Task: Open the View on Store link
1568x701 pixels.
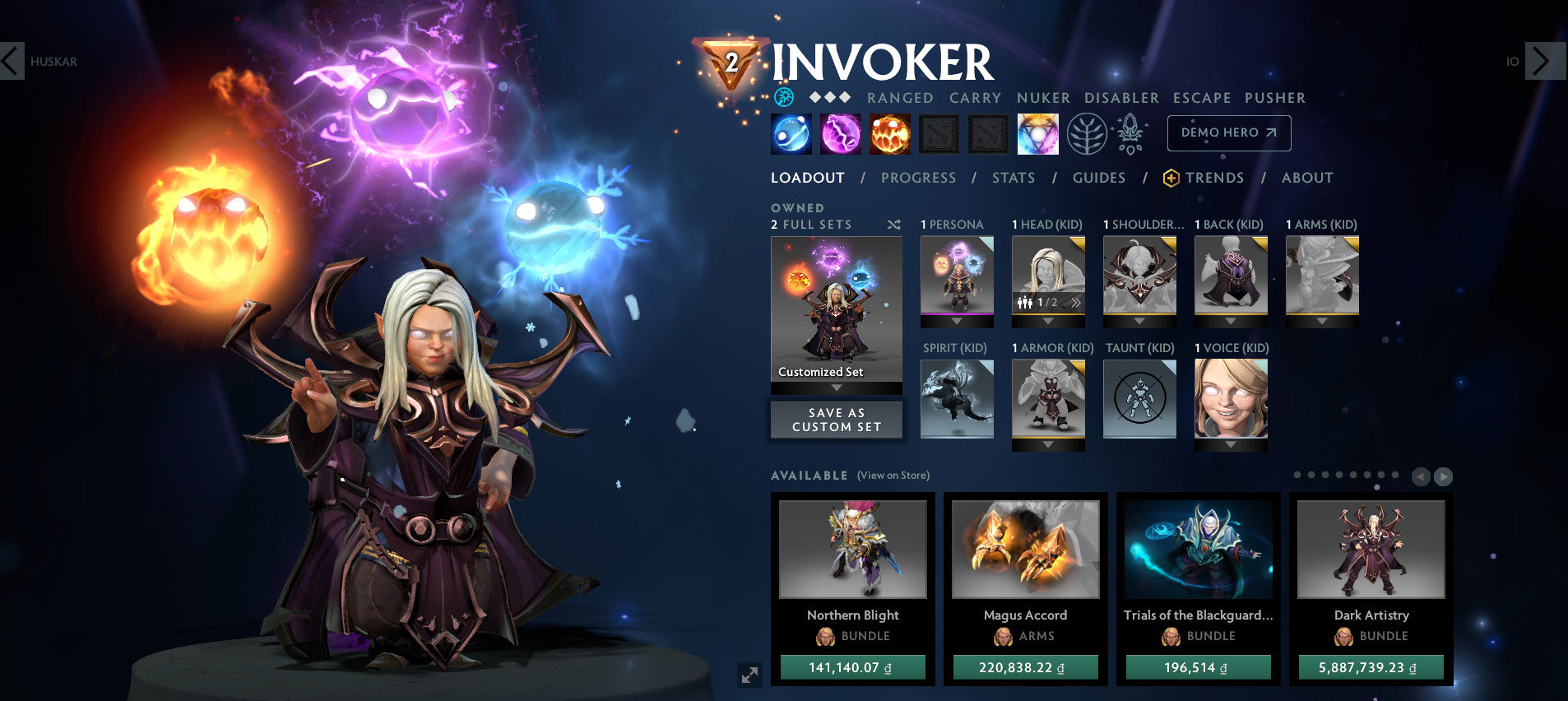Action: [893, 476]
